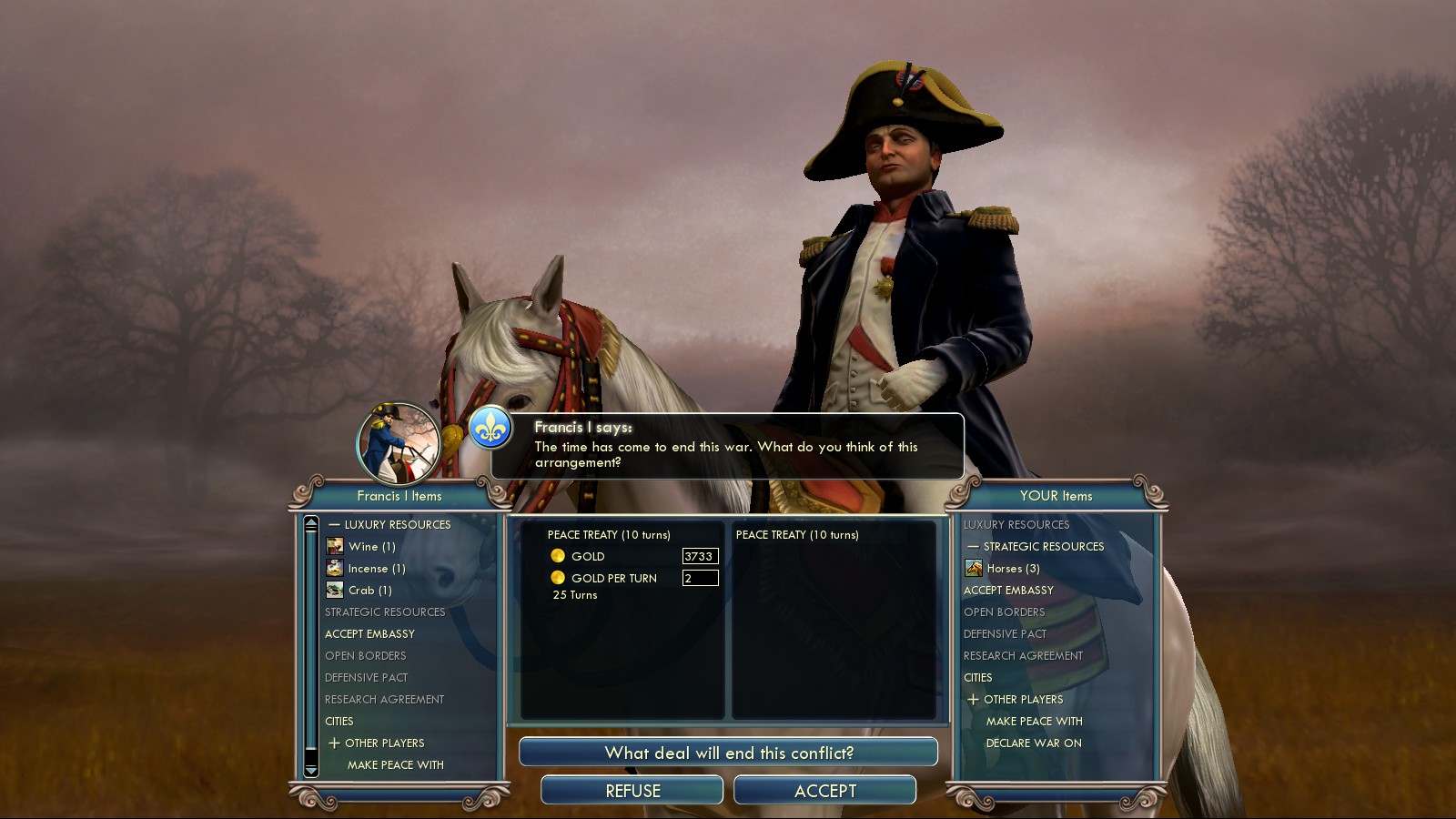
Task: Request Accept Embassy from Francis I
Action: (369, 633)
